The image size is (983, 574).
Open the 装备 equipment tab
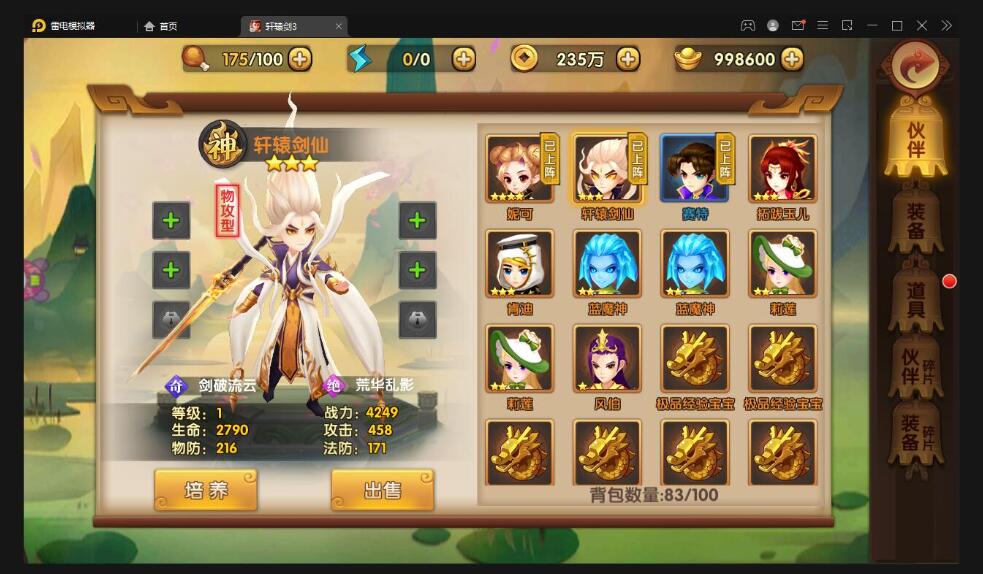914,219
